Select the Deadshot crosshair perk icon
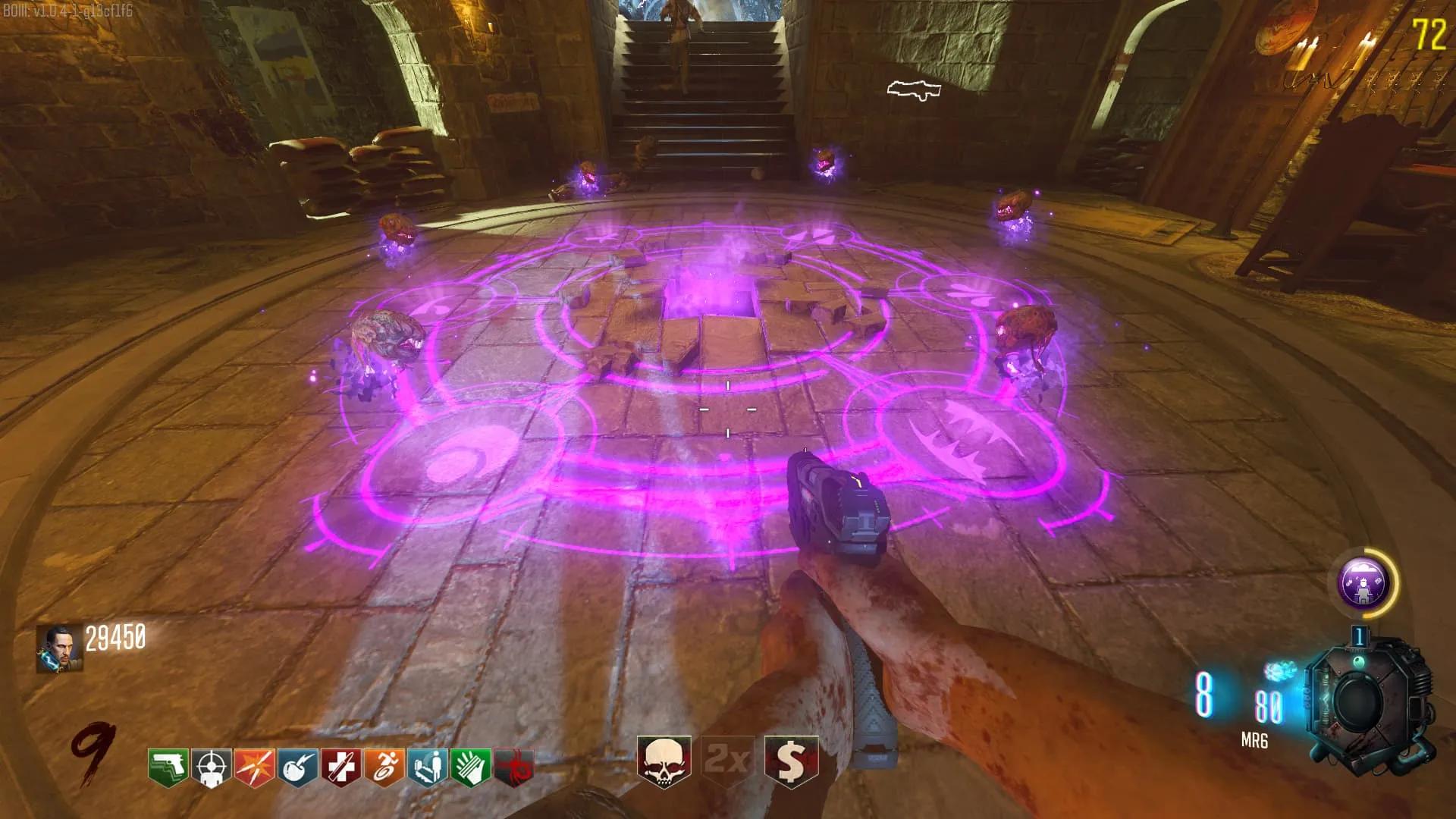 click(211, 767)
